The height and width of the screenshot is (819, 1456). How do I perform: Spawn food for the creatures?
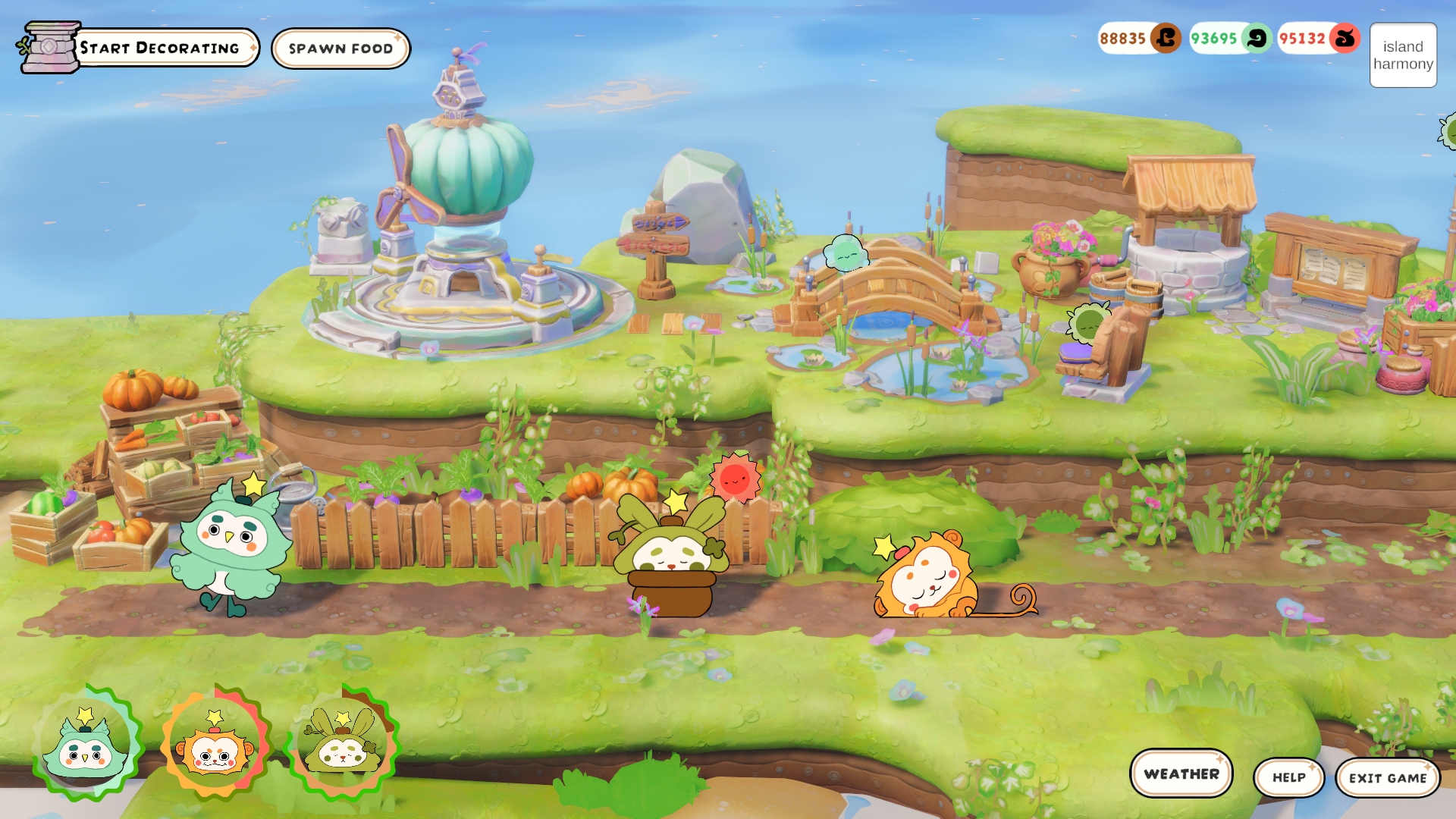point(340,49)
